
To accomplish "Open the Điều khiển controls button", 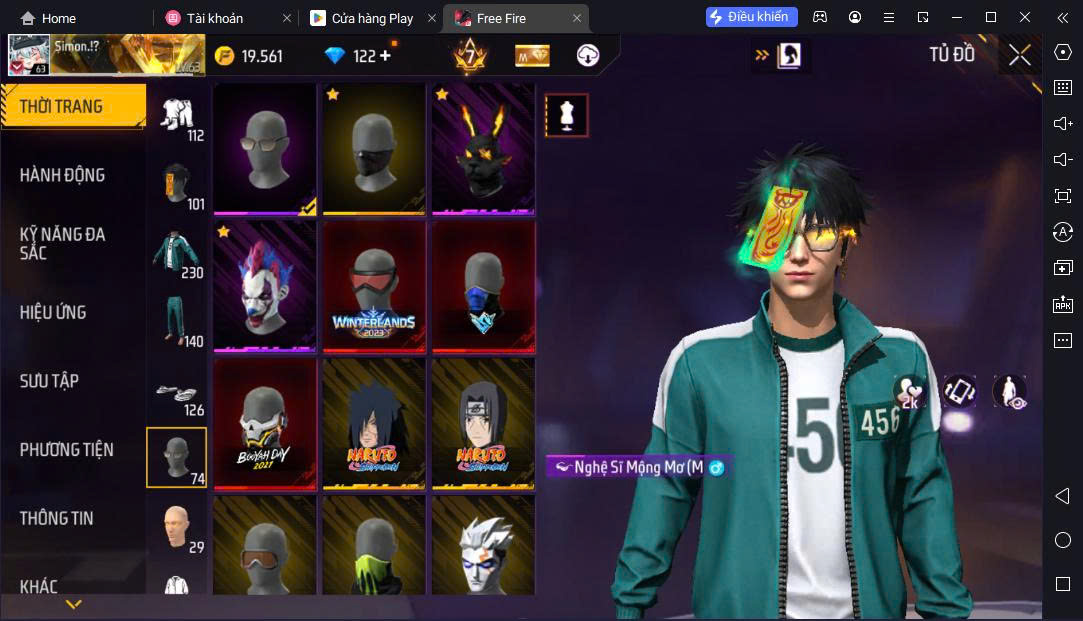I will point(751,17).
